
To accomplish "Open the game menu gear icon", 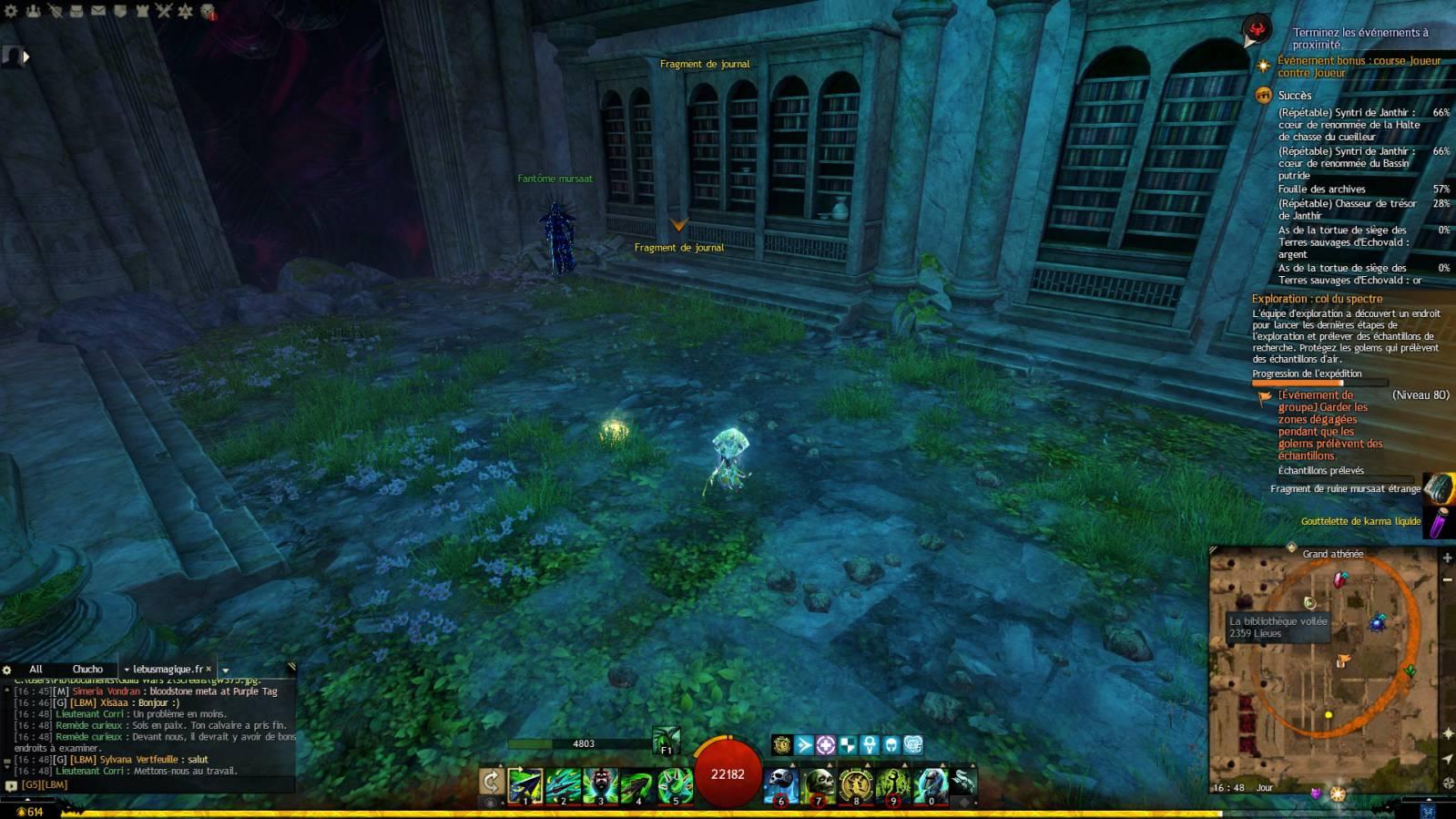I will click(11, 11).
